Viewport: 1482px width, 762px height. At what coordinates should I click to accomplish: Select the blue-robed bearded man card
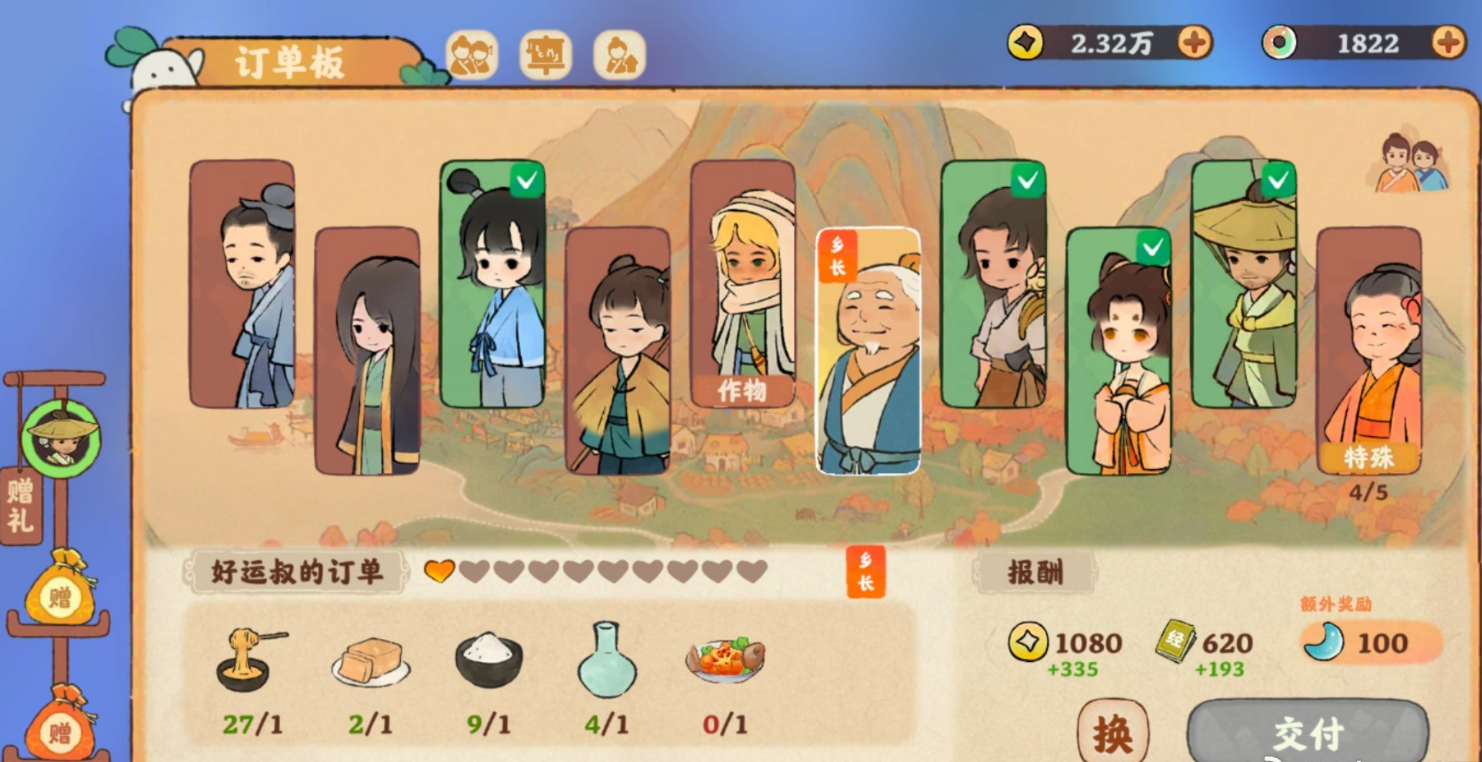(242, 284)
